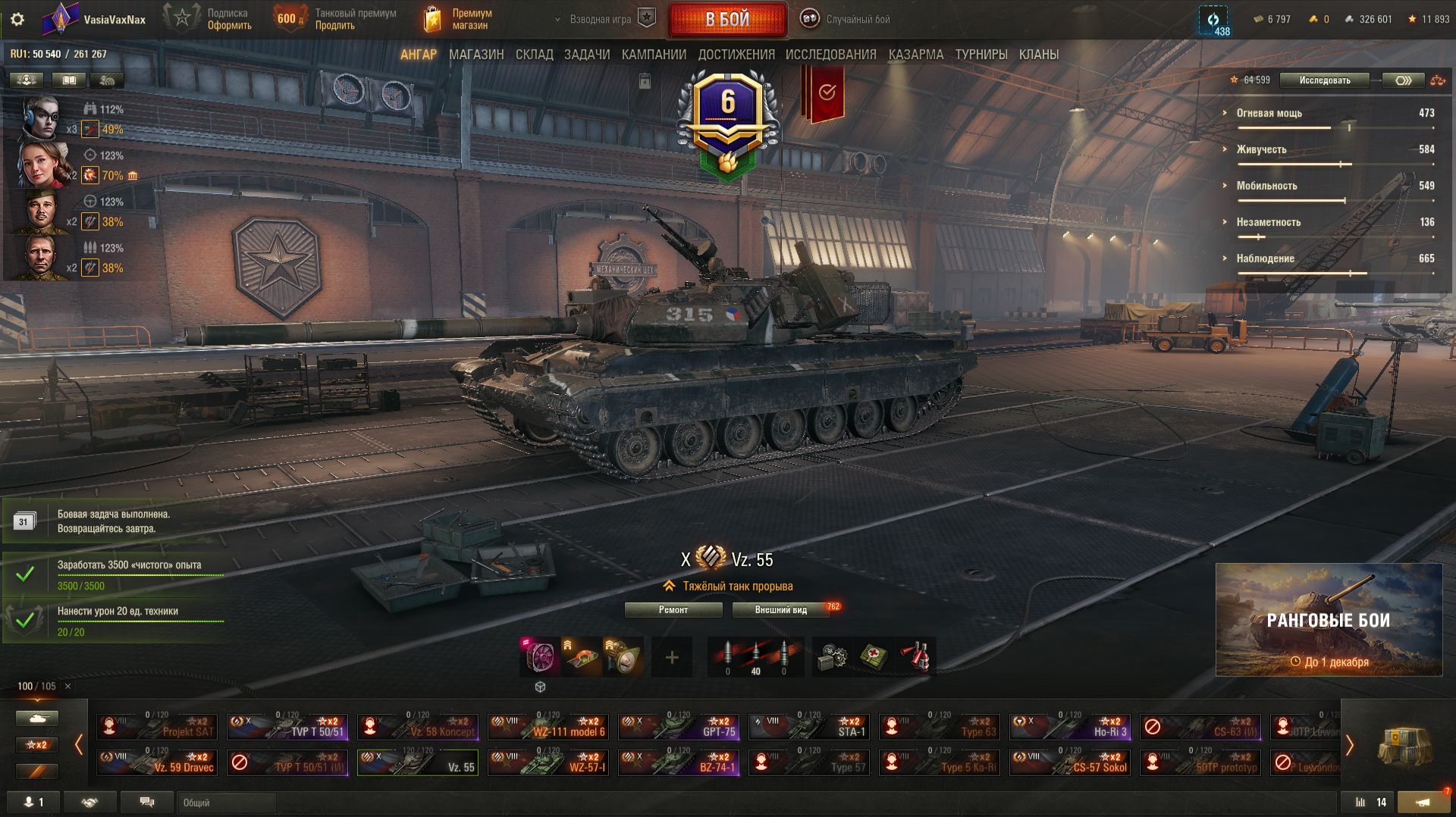Select the WZ-111 model 6 tank
This screenshot has height=817, width=1456.
click(548, 727)
